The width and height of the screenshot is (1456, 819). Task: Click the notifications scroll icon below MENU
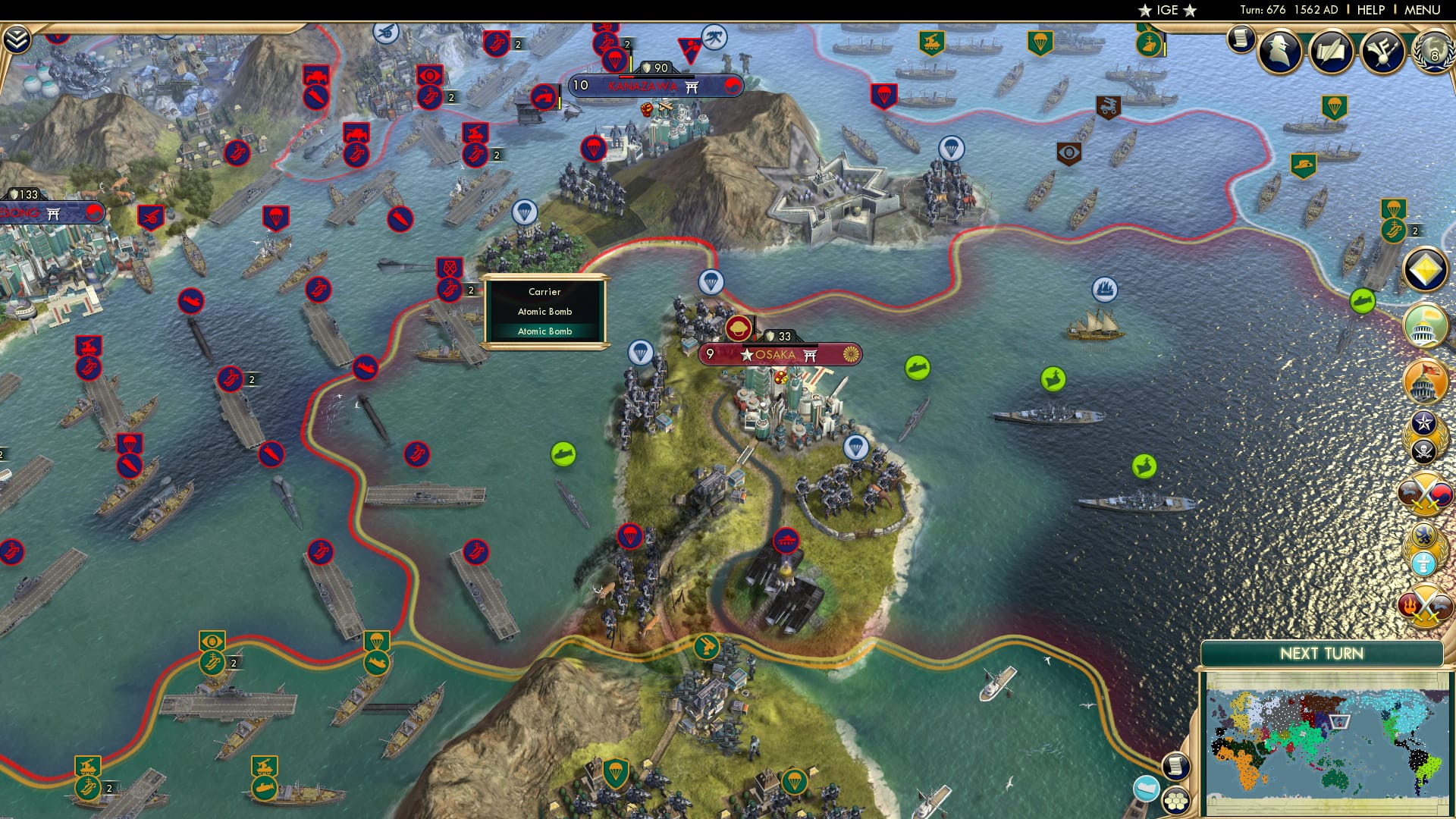(1241, 40)
